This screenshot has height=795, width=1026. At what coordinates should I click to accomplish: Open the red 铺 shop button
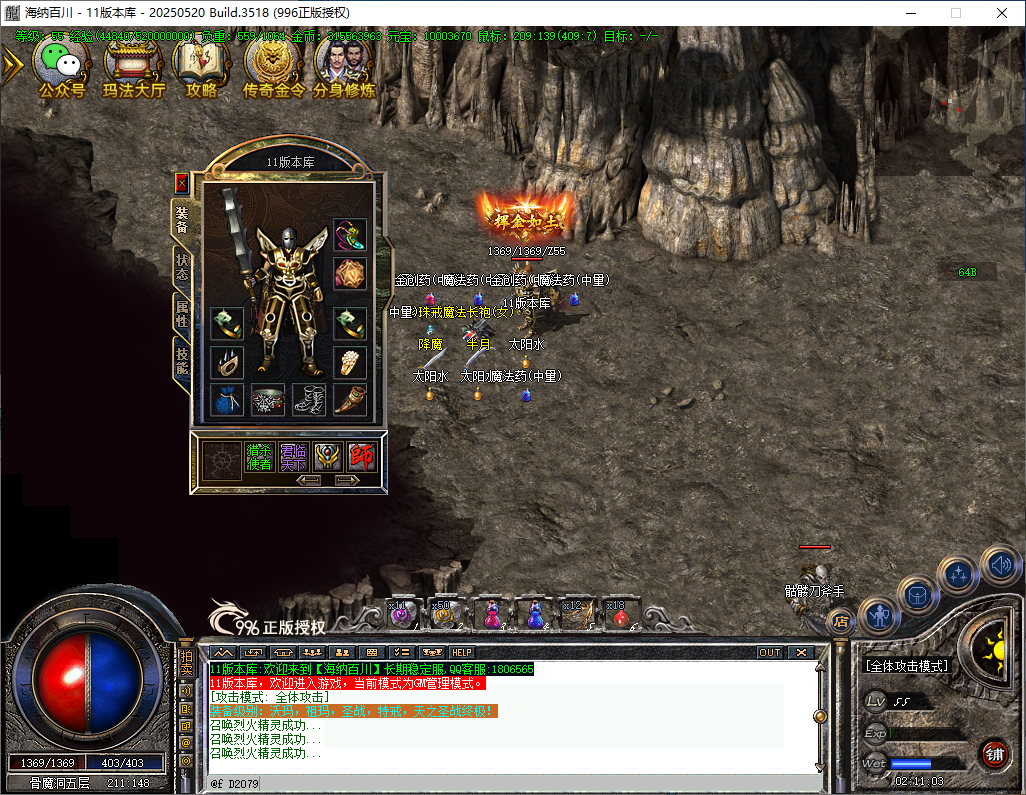(994, 753)
